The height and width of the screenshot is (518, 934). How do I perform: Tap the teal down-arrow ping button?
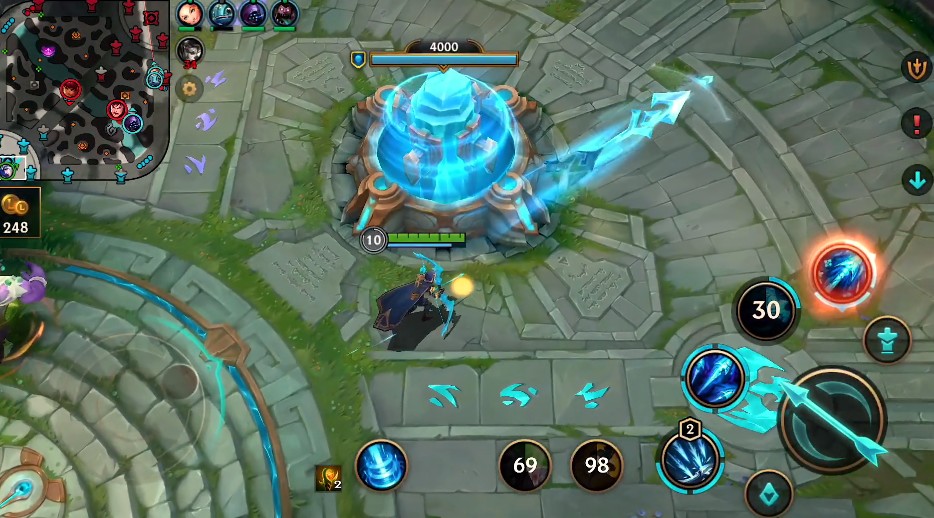click(x=916, y=181)
